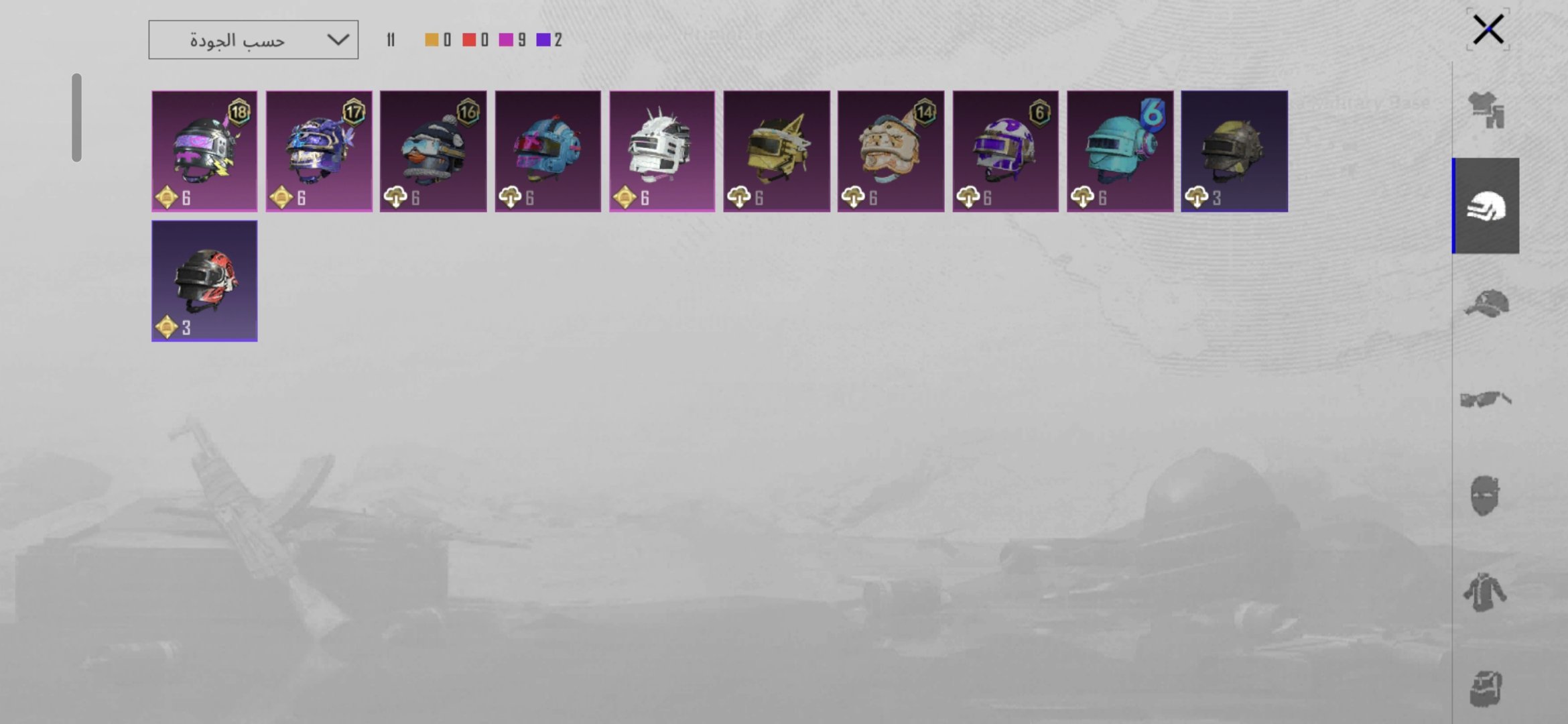Viewport: 1568px width, 724px height.
Task: Close the inventory screen with the X
Action: pos(1488,29)
